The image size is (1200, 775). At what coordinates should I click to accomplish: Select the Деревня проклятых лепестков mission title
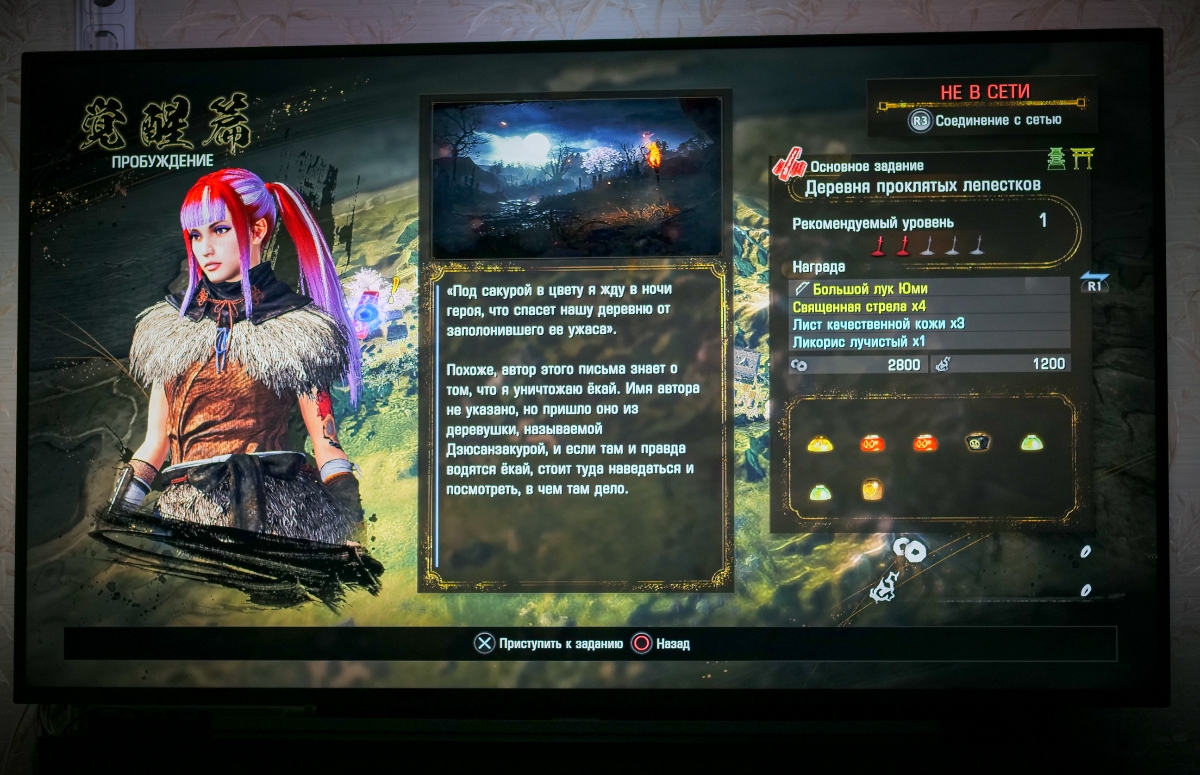click(x=922, y=185)
